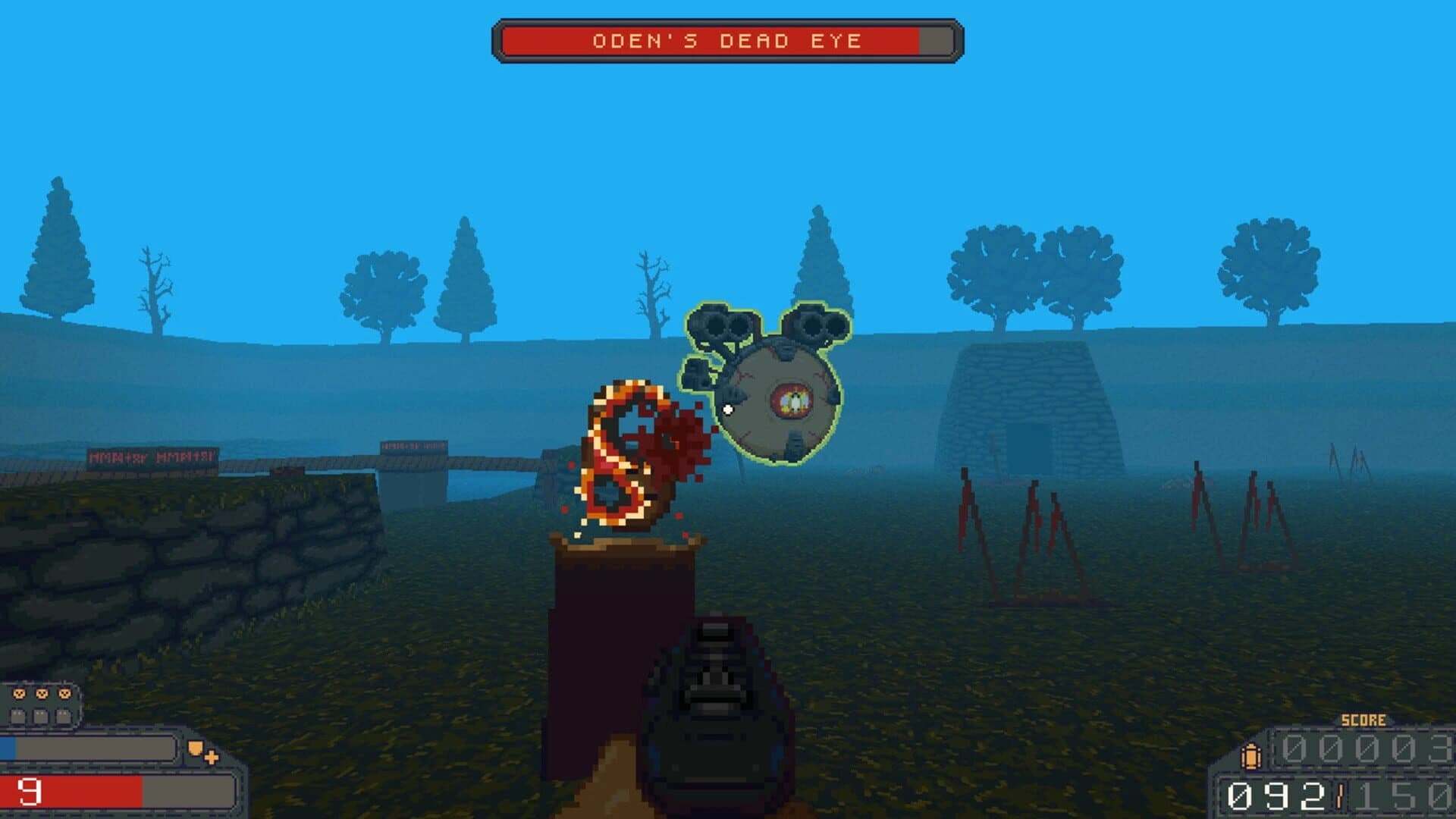The width and height of the screenshot is (1456, 819).
Task: Click the third ammo pouch in the HUD
Action: [x=64, y=717]
